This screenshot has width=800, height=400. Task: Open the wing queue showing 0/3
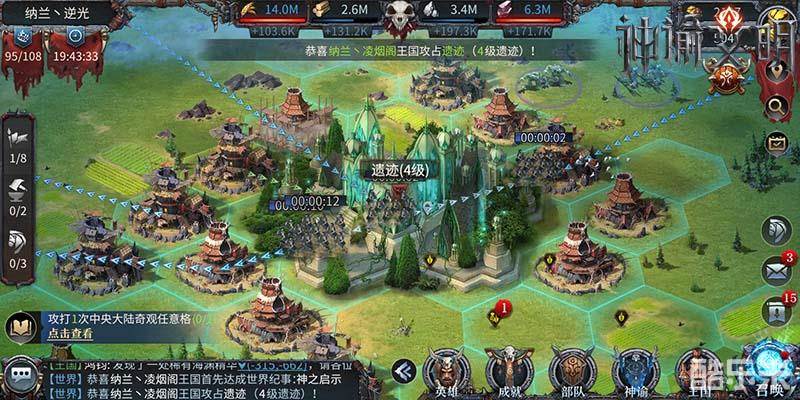coord(20,247)
